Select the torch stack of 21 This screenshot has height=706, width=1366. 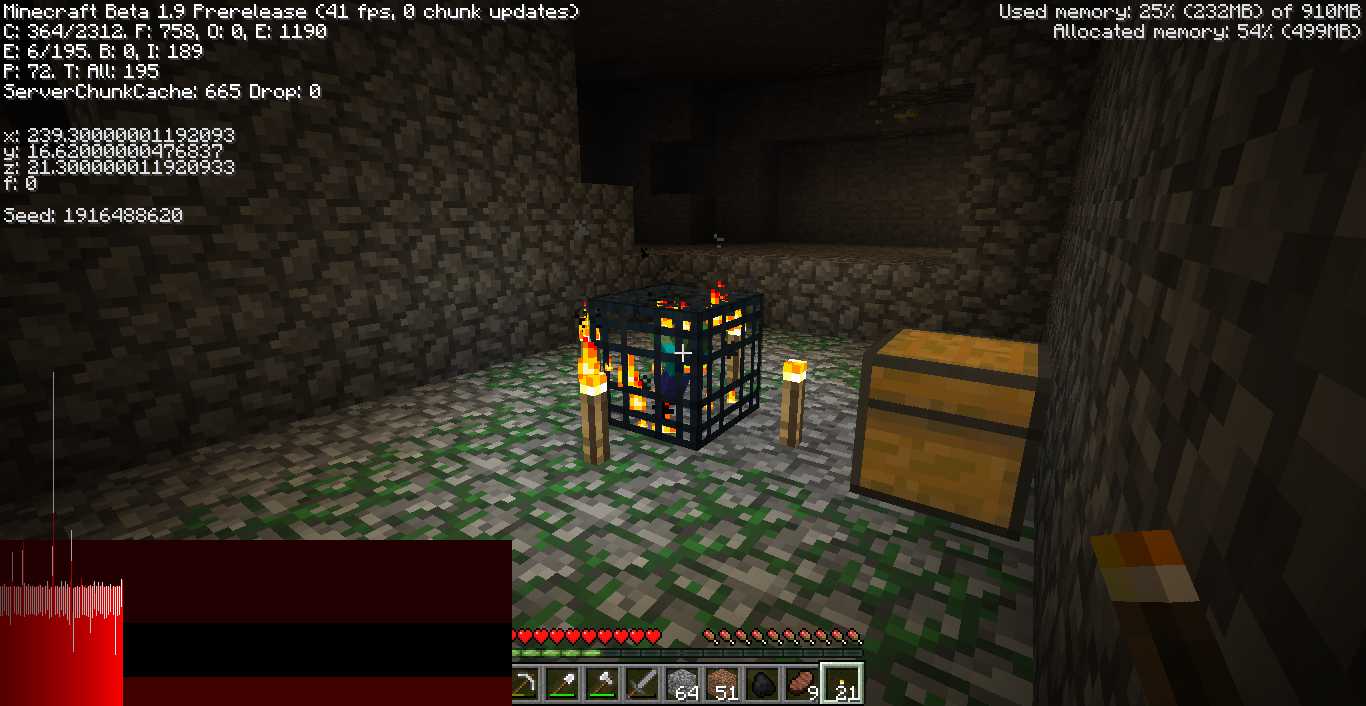[839, 685]
